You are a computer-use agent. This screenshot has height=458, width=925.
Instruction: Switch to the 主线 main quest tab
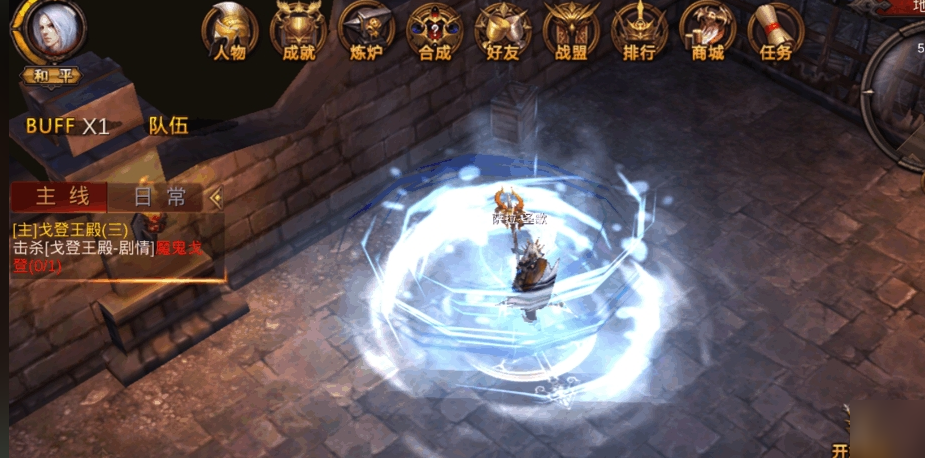coord(58,197)
